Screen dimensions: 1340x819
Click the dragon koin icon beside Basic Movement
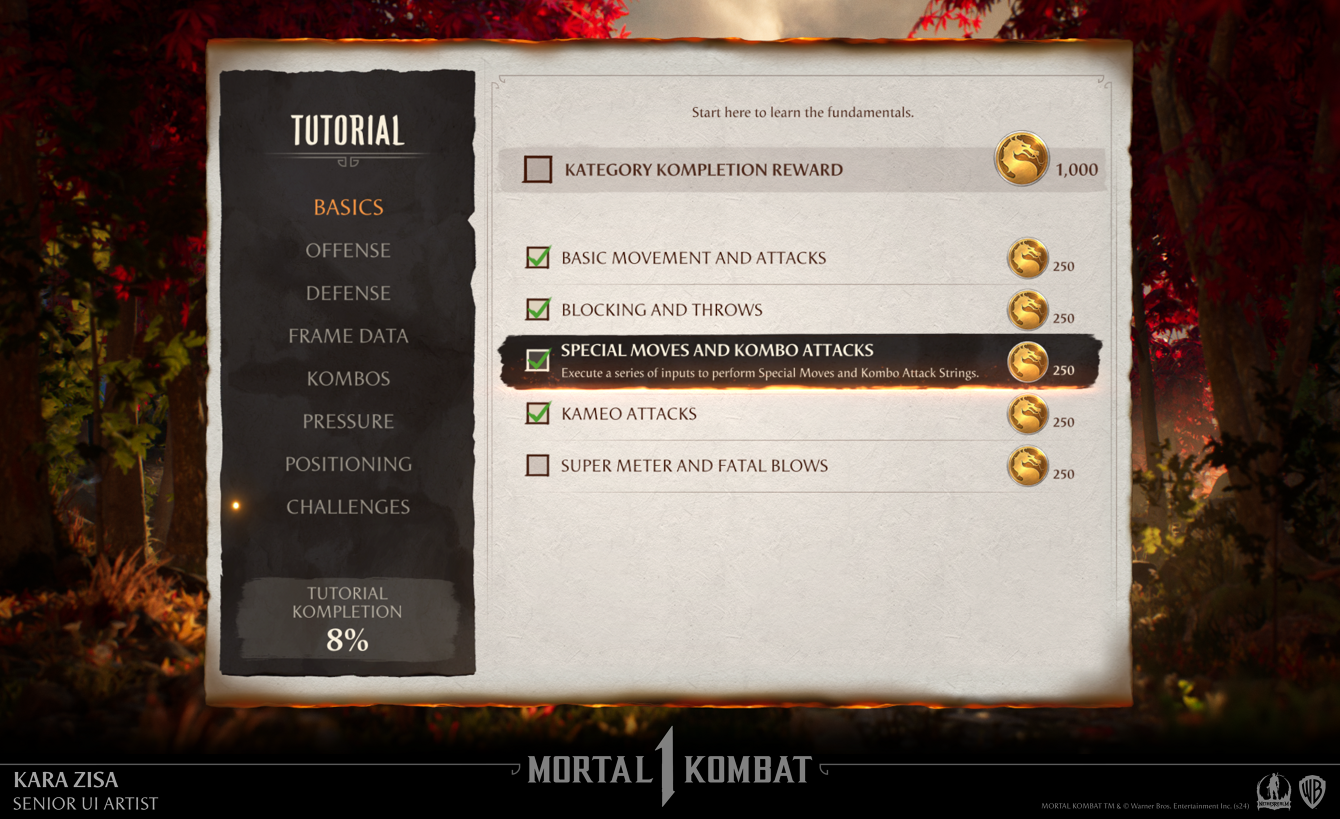tap(1028, 258)
